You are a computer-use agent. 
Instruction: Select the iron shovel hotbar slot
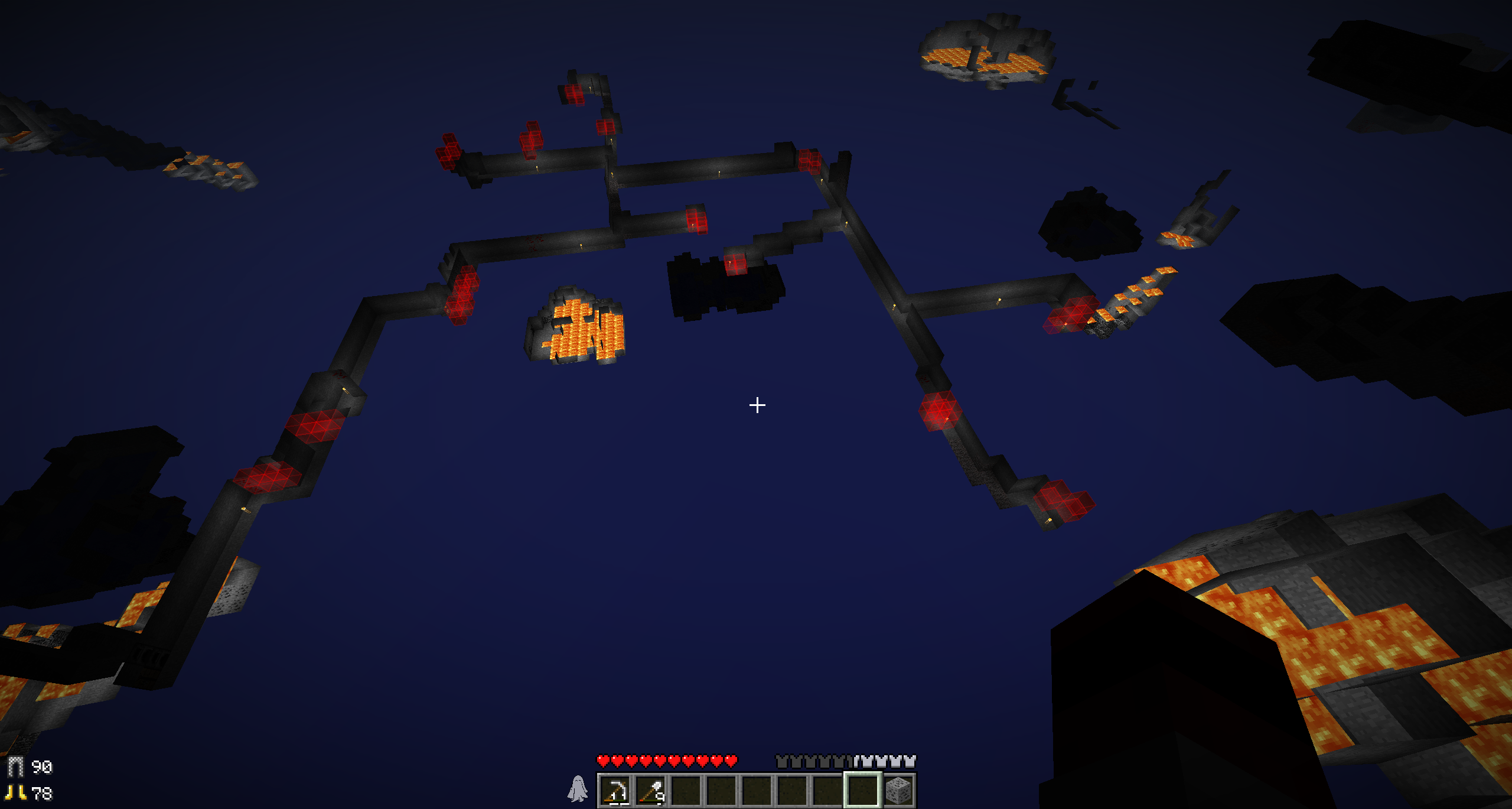(651, 790)
